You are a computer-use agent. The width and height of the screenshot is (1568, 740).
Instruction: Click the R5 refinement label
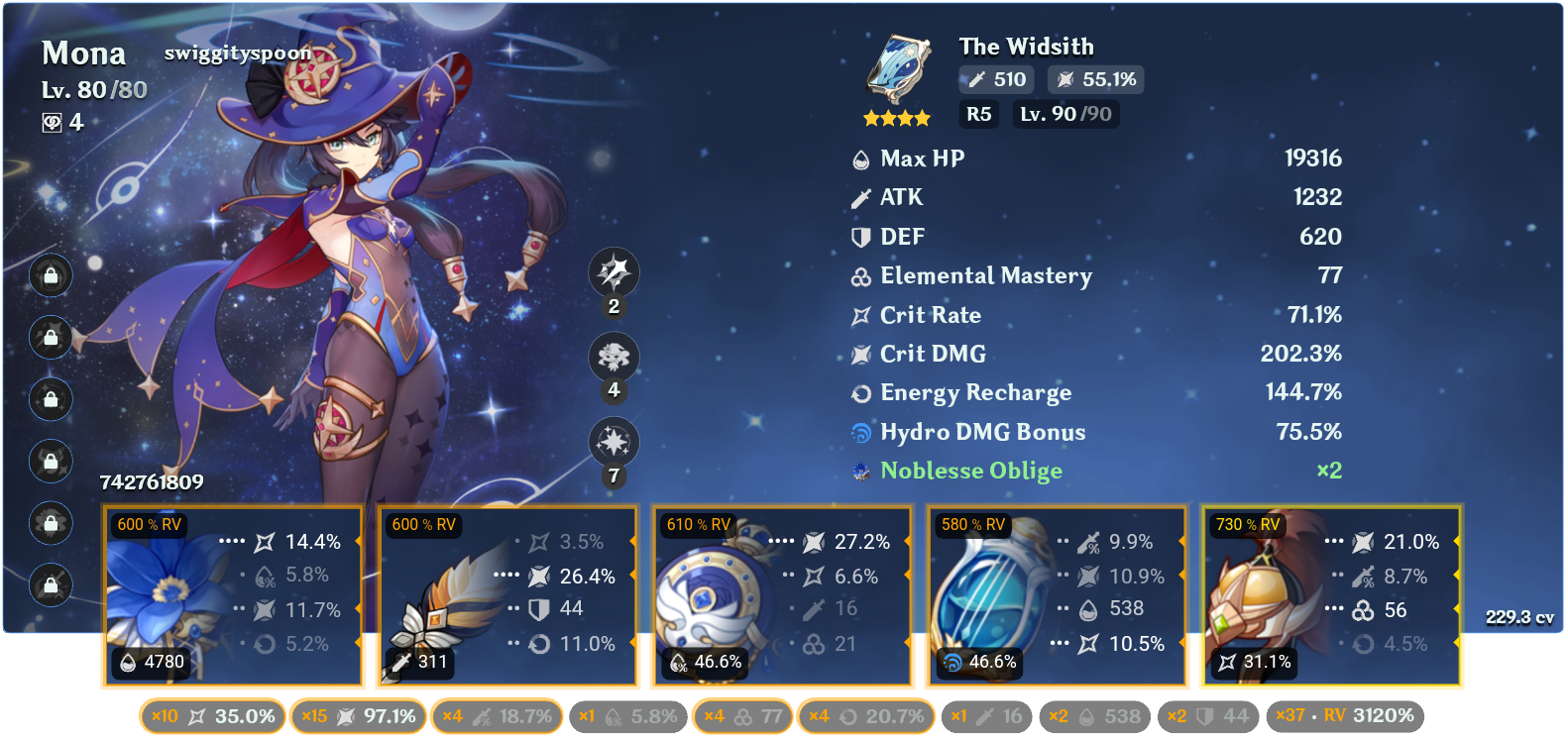tap(978, 114)
